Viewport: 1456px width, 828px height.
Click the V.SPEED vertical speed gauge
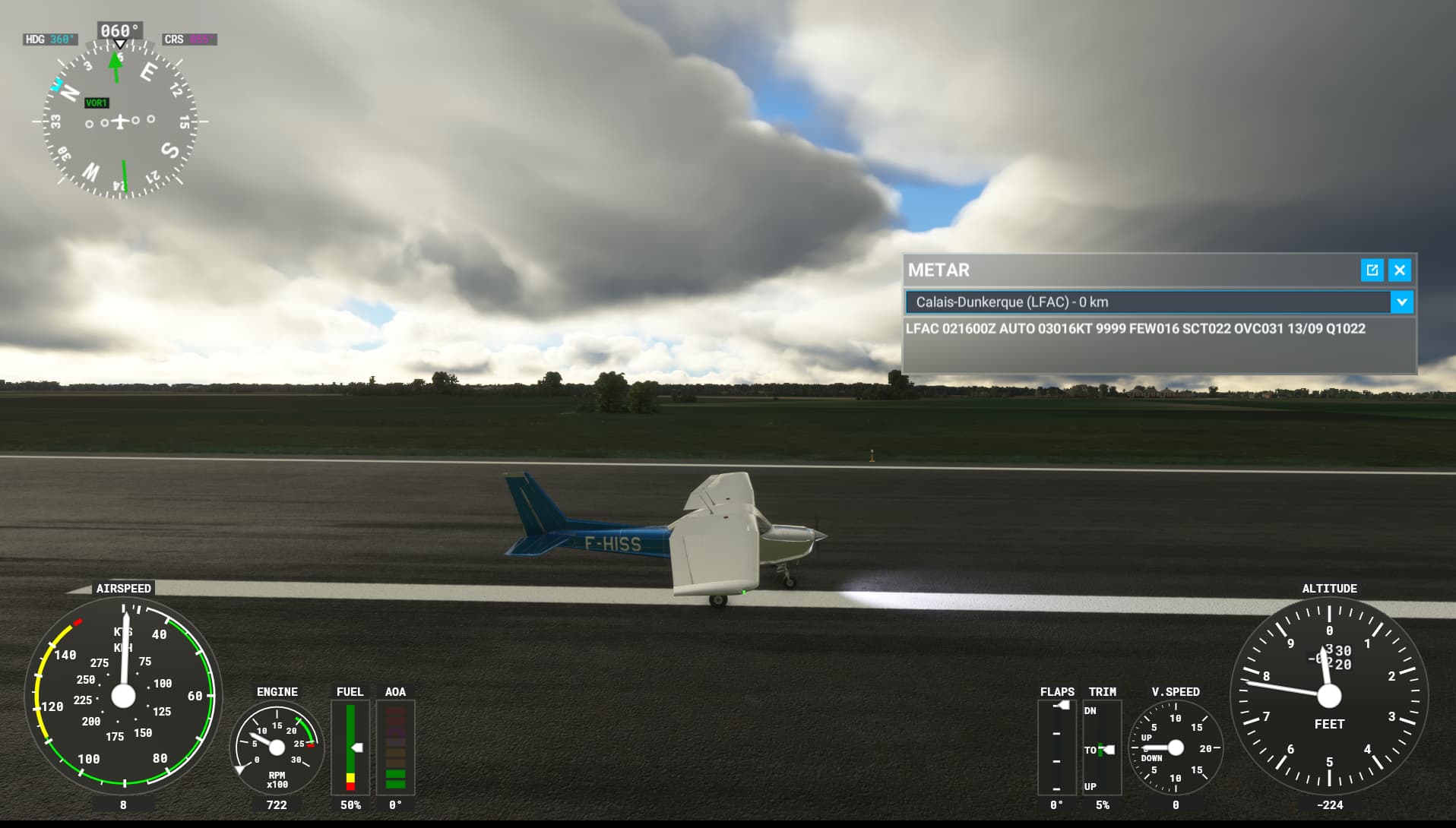tap(1175, 748)
